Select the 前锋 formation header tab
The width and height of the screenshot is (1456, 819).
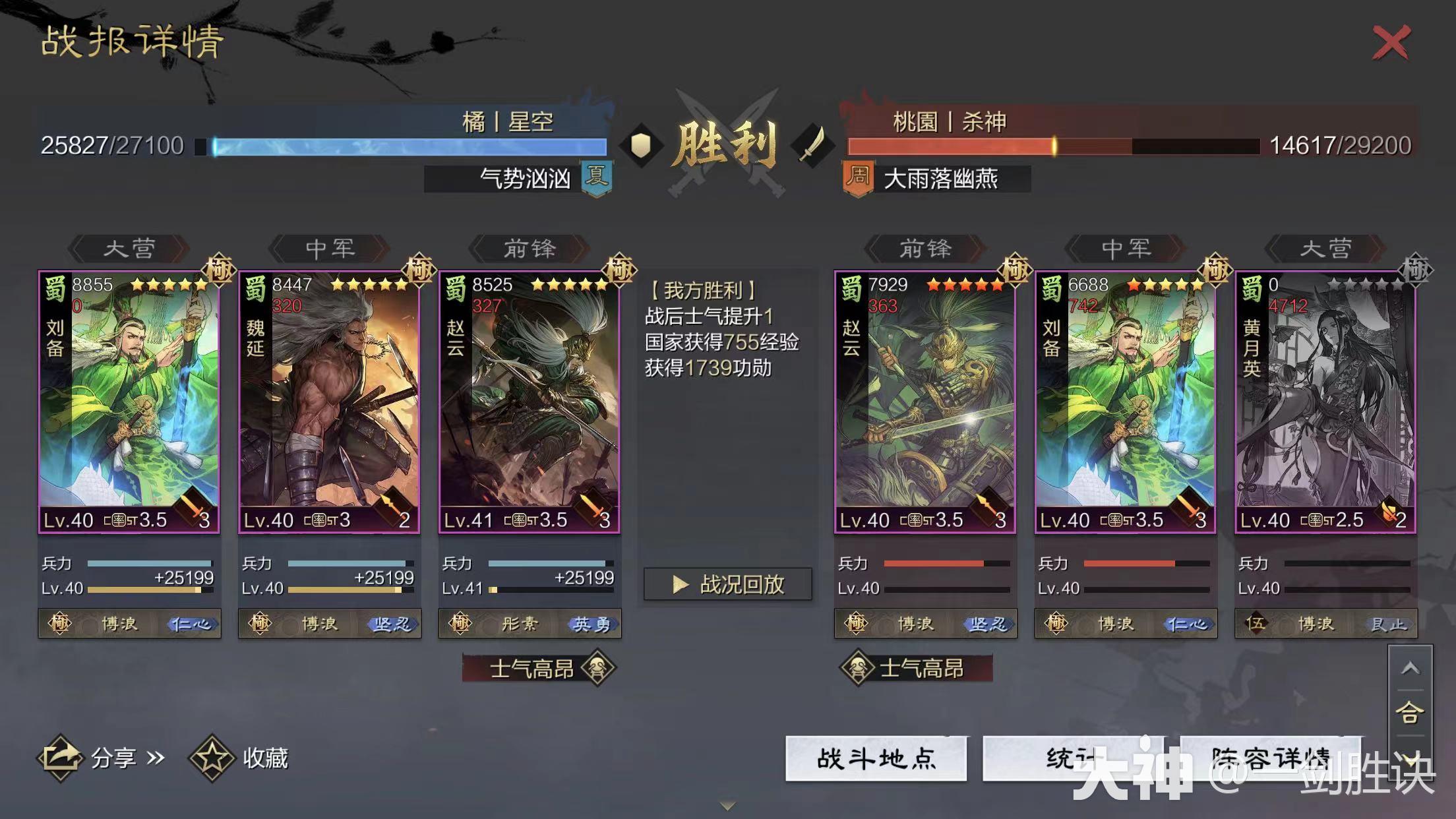528,249
